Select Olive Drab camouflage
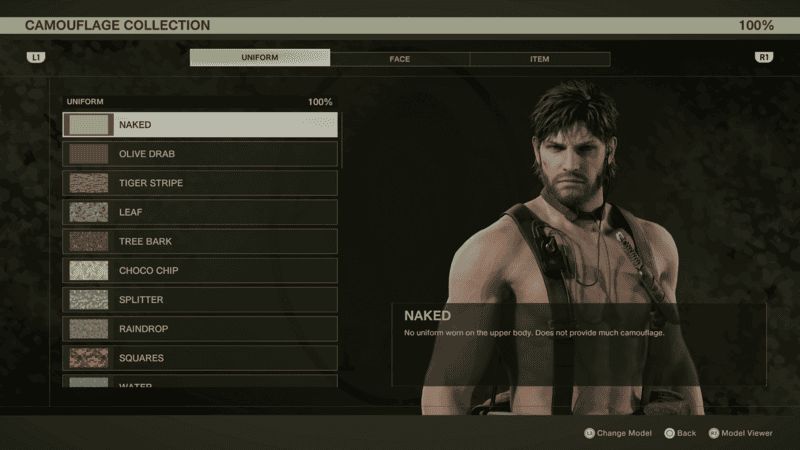The image size is (800, 450). tap(200, 154)
